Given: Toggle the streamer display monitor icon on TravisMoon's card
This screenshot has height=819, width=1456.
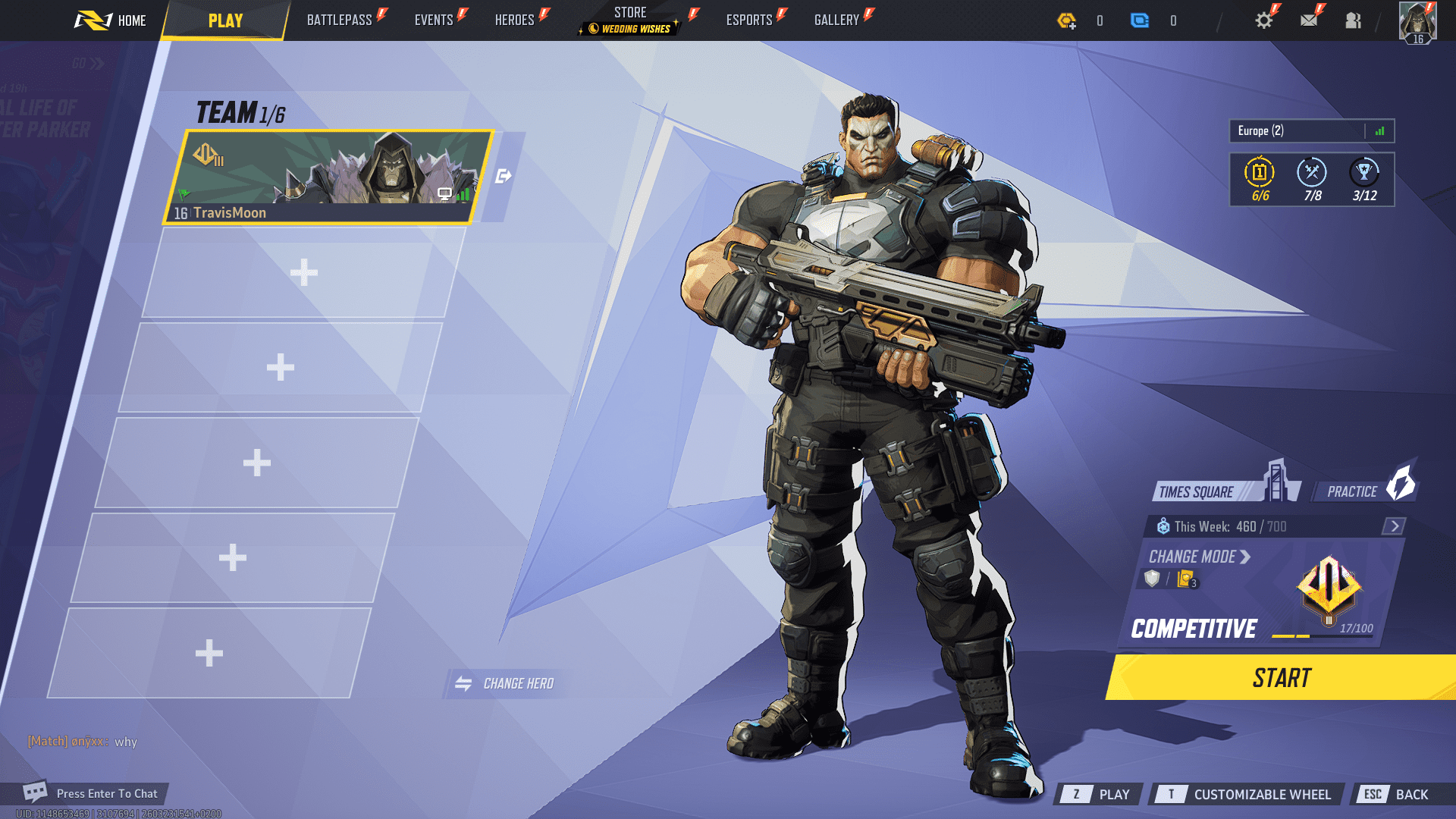Looking at the screenshot, I should [x=444, y=195].
